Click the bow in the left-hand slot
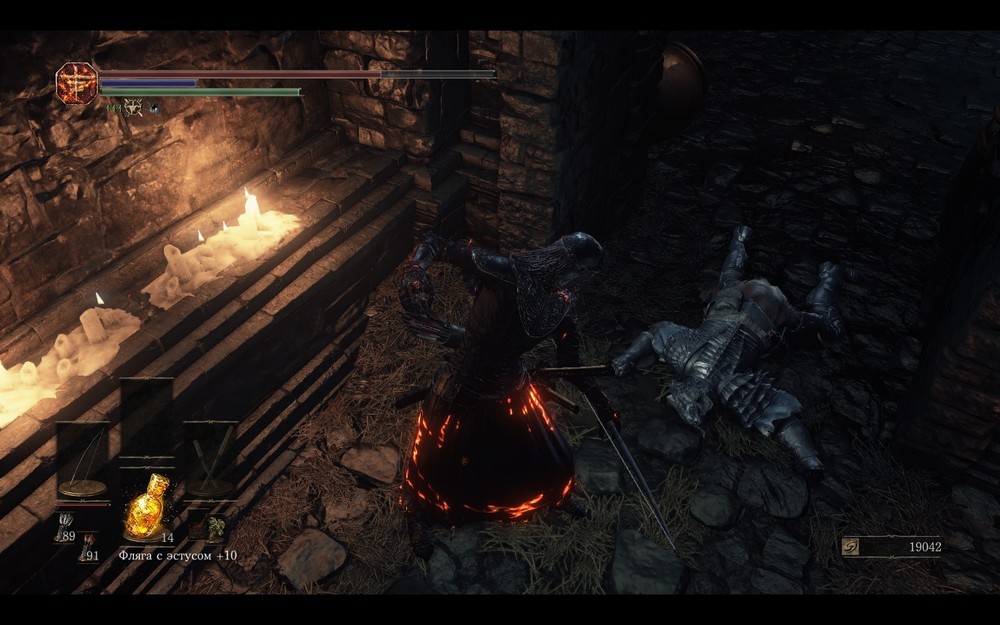Screen dimensions: 1000x625 82,460
